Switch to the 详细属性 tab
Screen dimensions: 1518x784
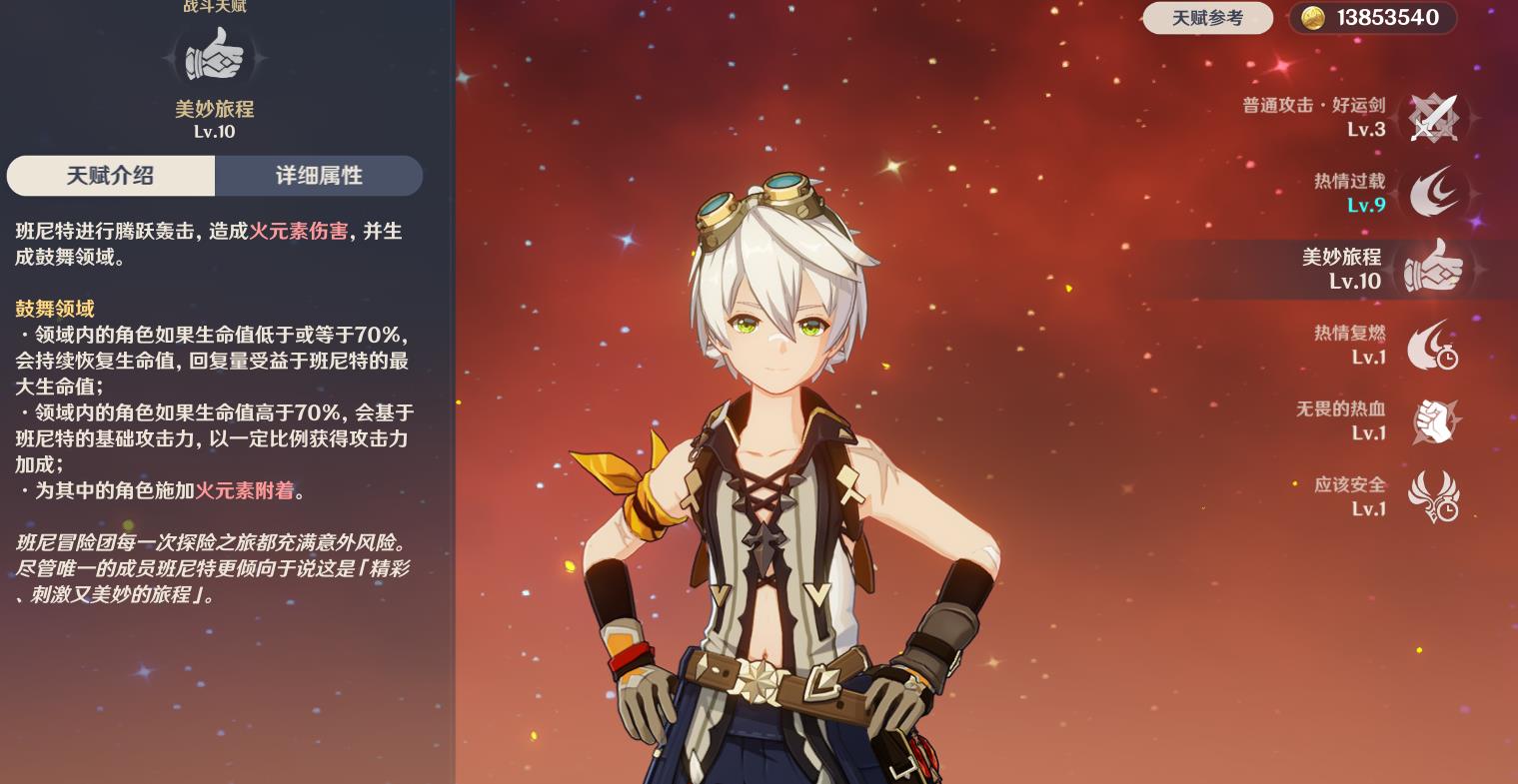[x=318, y=176]
